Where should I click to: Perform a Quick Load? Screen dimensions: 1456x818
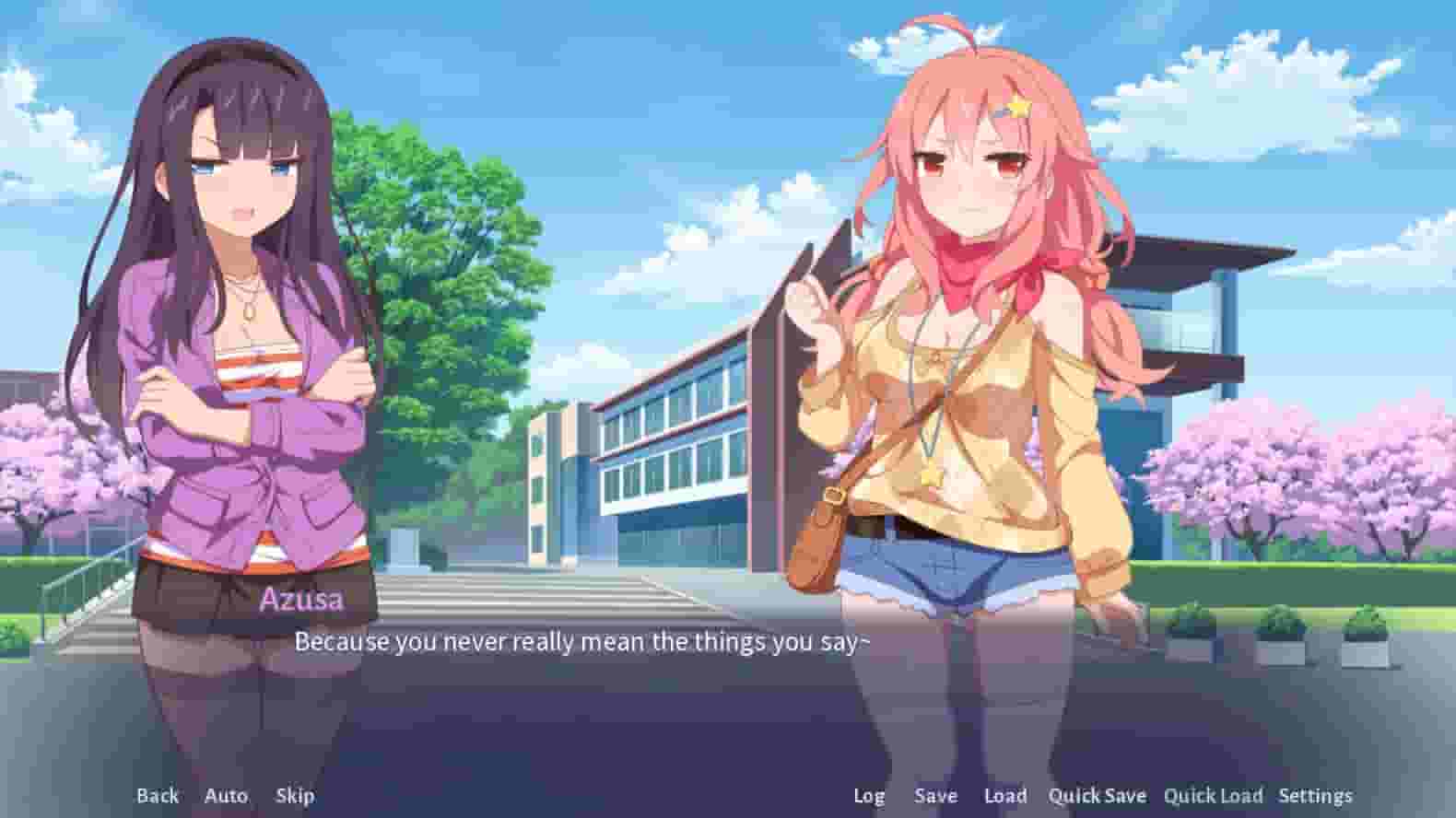[1214, 795]
